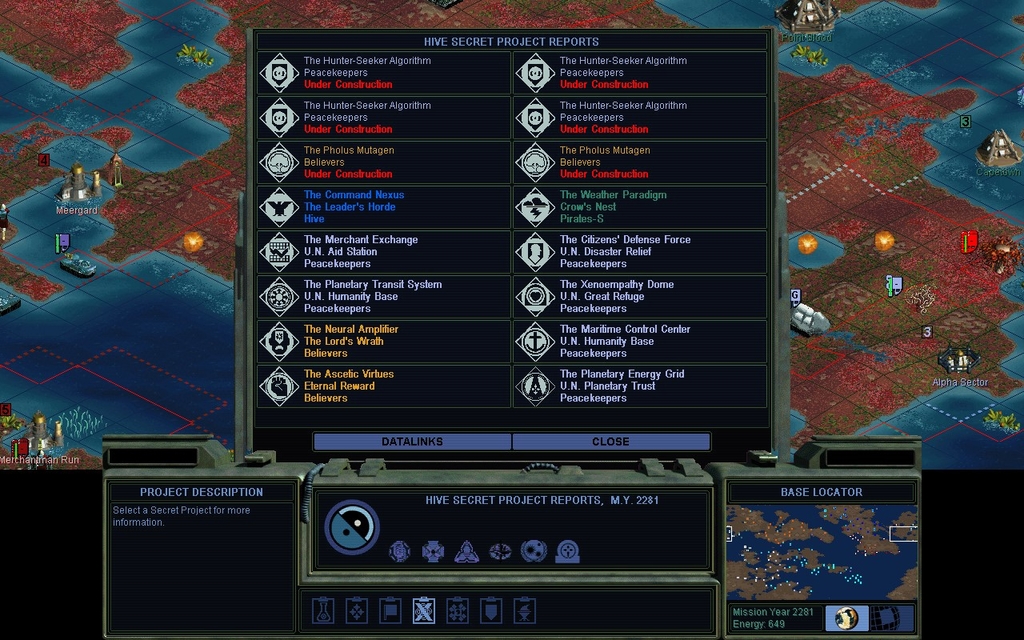Select The Command Nexus project entry
The height and width of the screenshot is (640, 1024).
coord(384,207)
